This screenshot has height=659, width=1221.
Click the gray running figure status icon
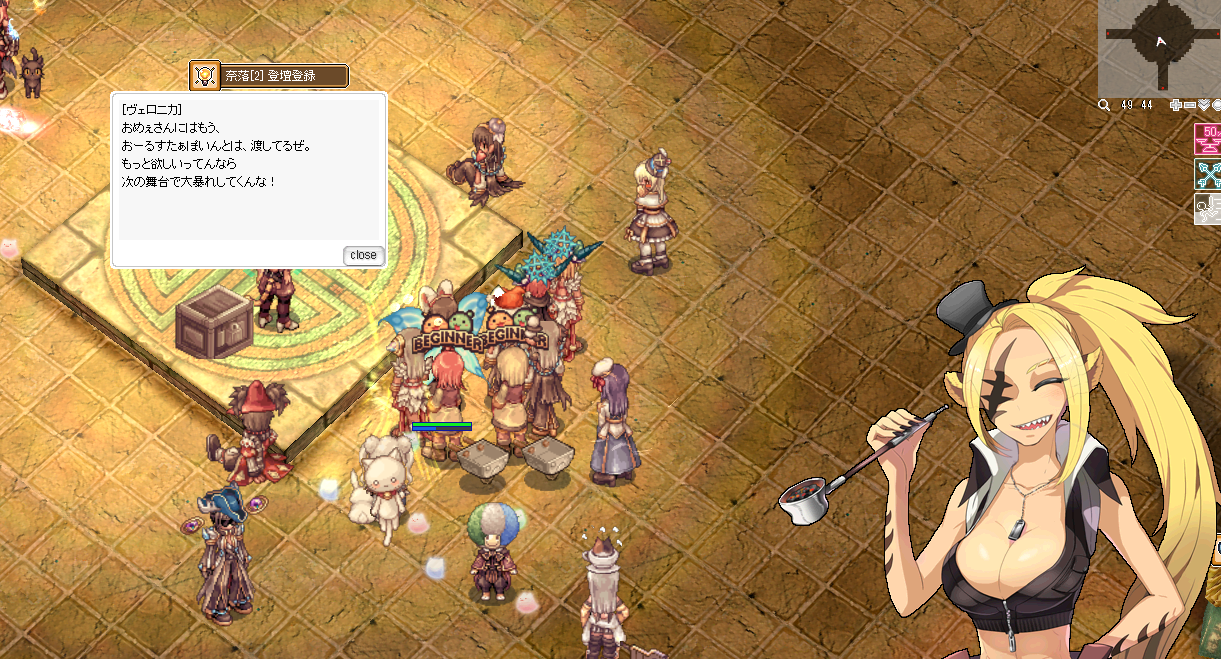[1208, 208]
